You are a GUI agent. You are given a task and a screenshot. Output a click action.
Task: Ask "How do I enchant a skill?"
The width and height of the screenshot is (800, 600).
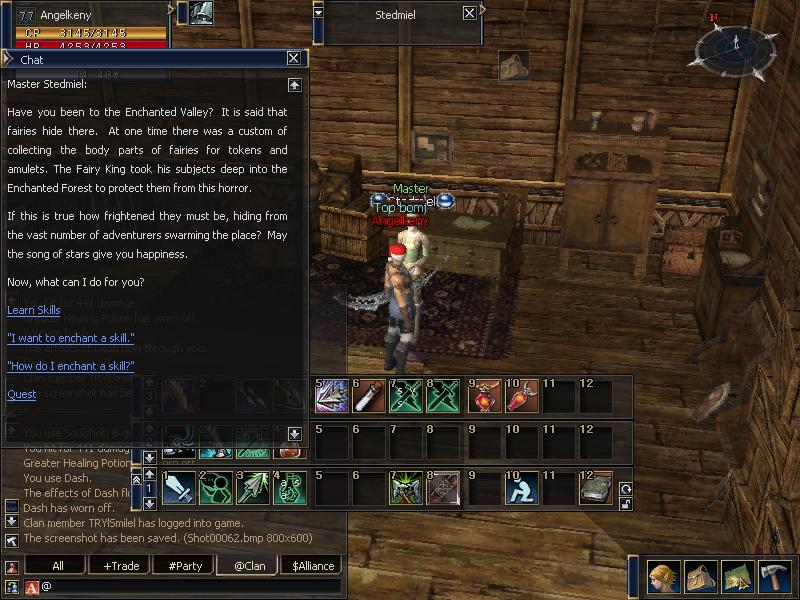pyautogui.click(x=70, y=366)
